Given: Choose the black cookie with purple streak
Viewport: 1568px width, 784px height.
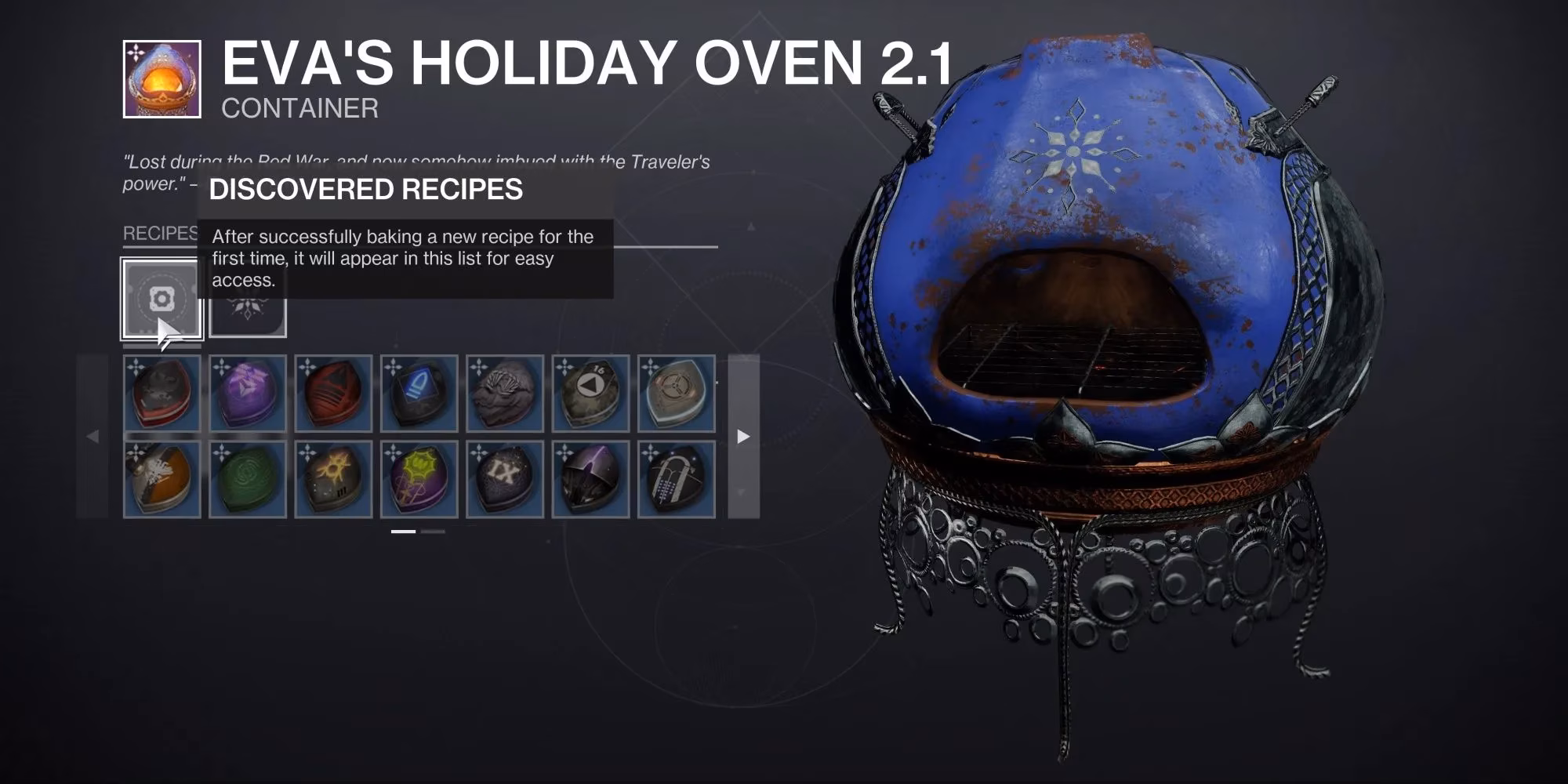Looking at the screenshot, I should [590, 479].
